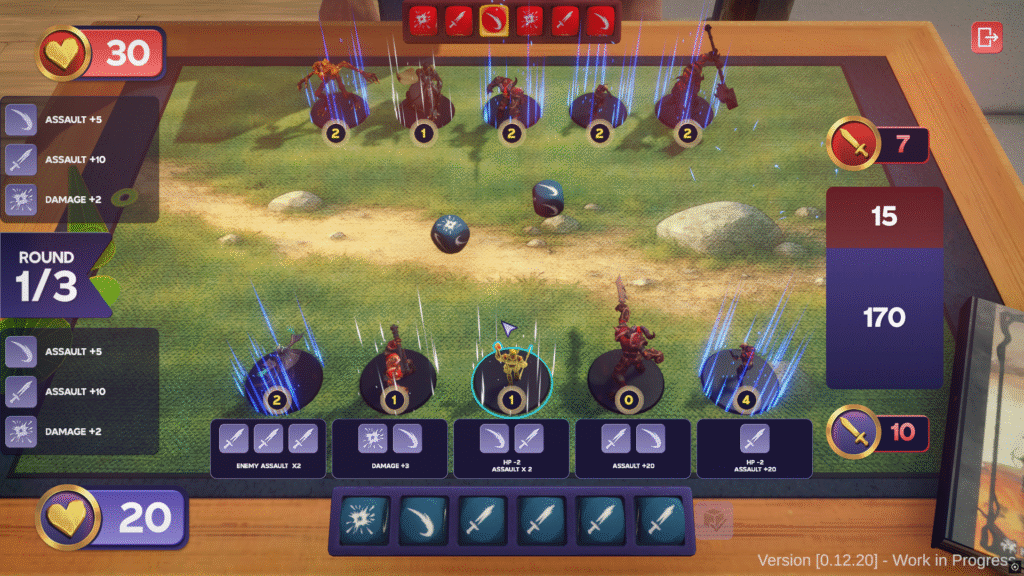This screenshot has width=1024, height=576.
Task: Select the highlighted die in the red tray
Action: (492, 20)
